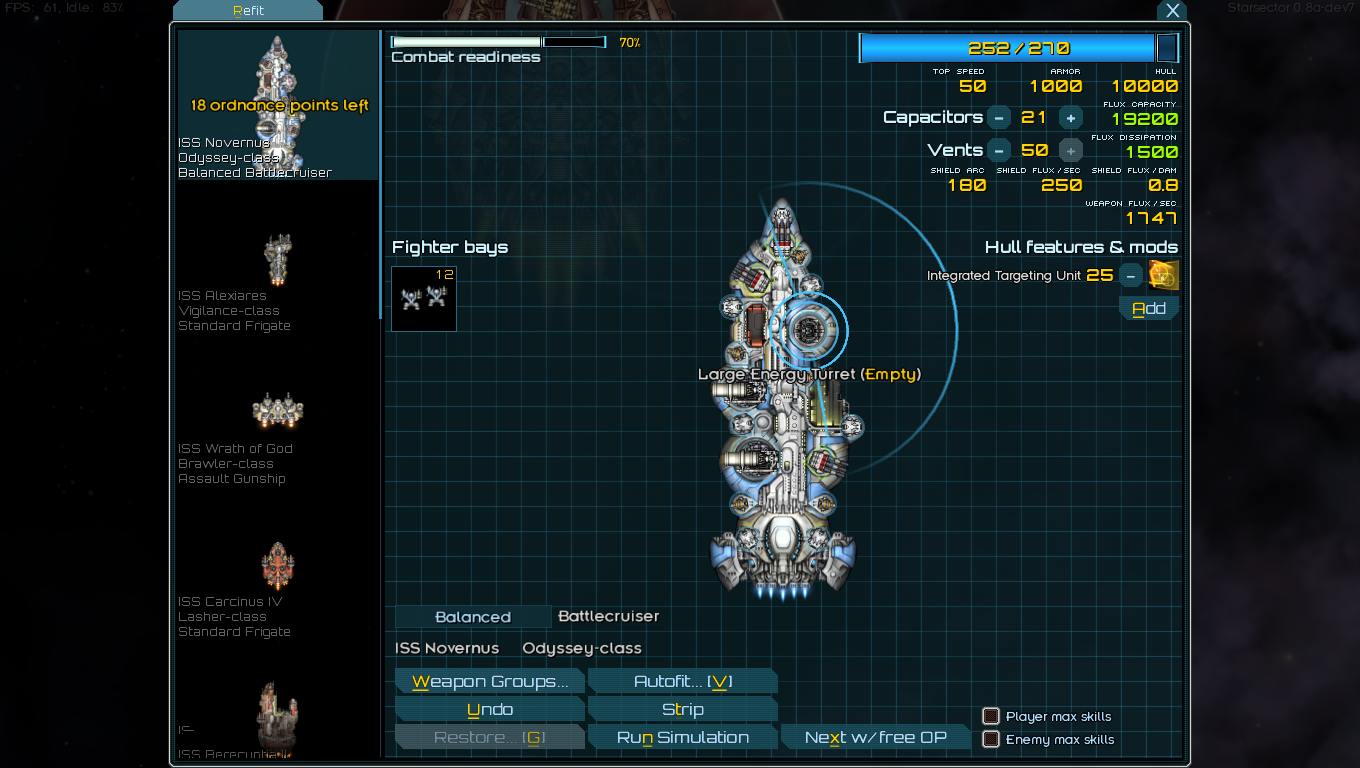Open the fighter bay wing slot
The width and height of the screenshot is (1360, 768).
click(x=424, y=298)
